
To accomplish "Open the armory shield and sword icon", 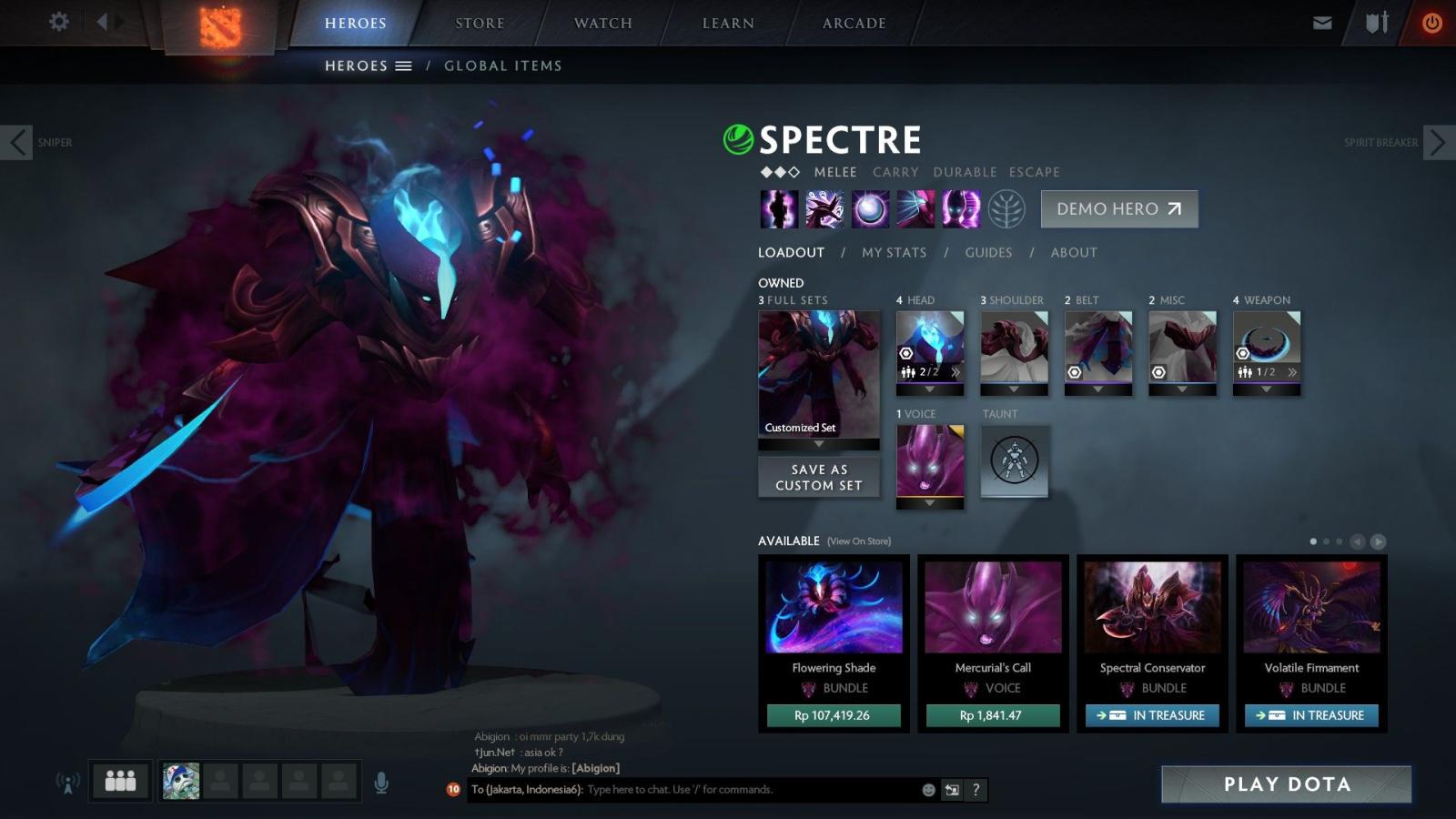I will [x=1374, y=22].
